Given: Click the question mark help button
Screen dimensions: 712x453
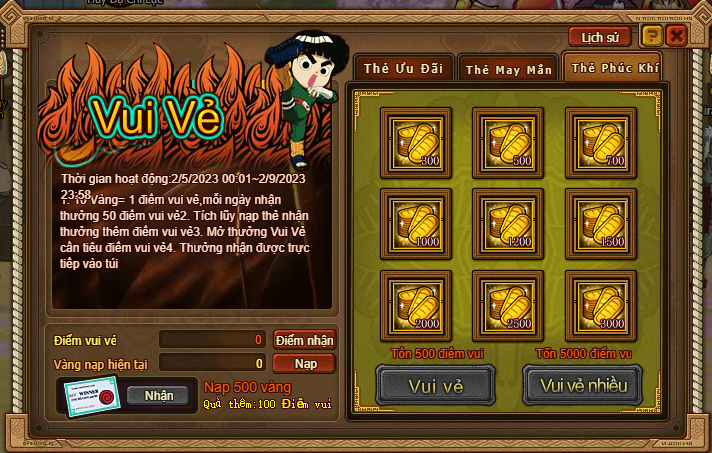Looking at the screenshot, I should pos(652,36).
